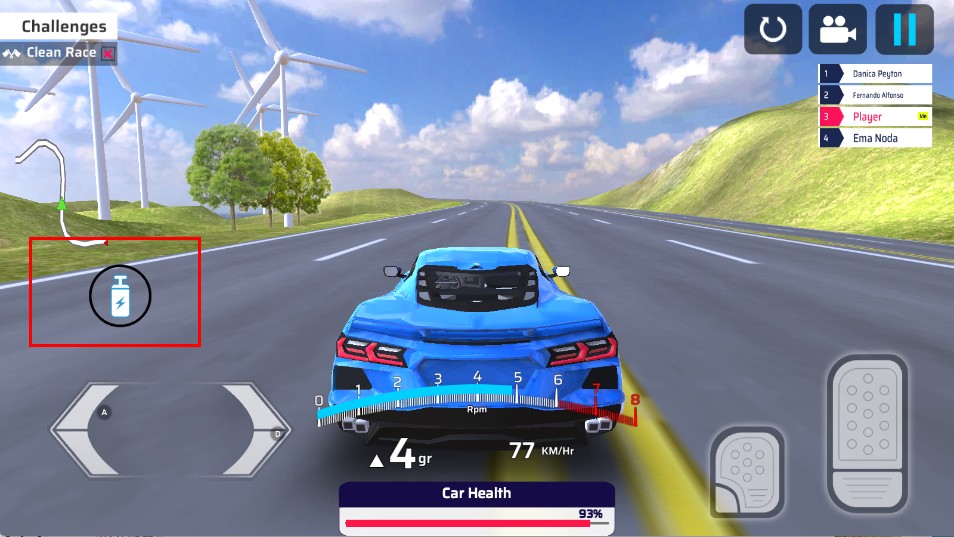Activate the nitro boost bottle
Screen dimensions: 954x537
pyautogui.click(x=120, y=296)
